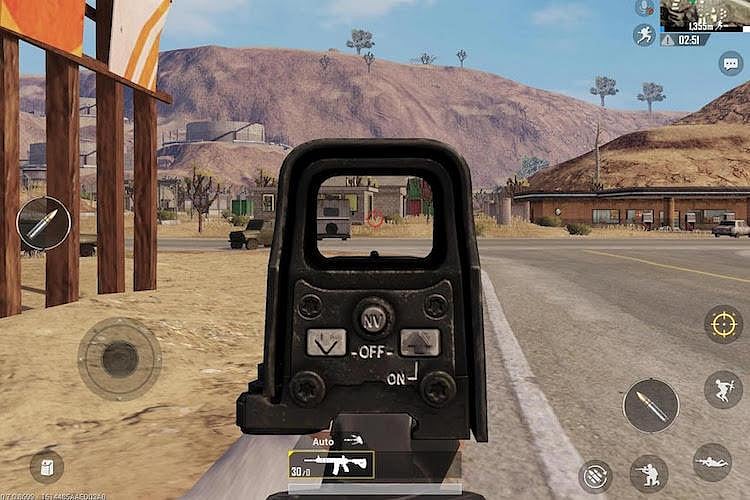The height and width of the screenshot is (500, 750).
Task: Reload using the bullets reload icon
Action: pos(595,476)
